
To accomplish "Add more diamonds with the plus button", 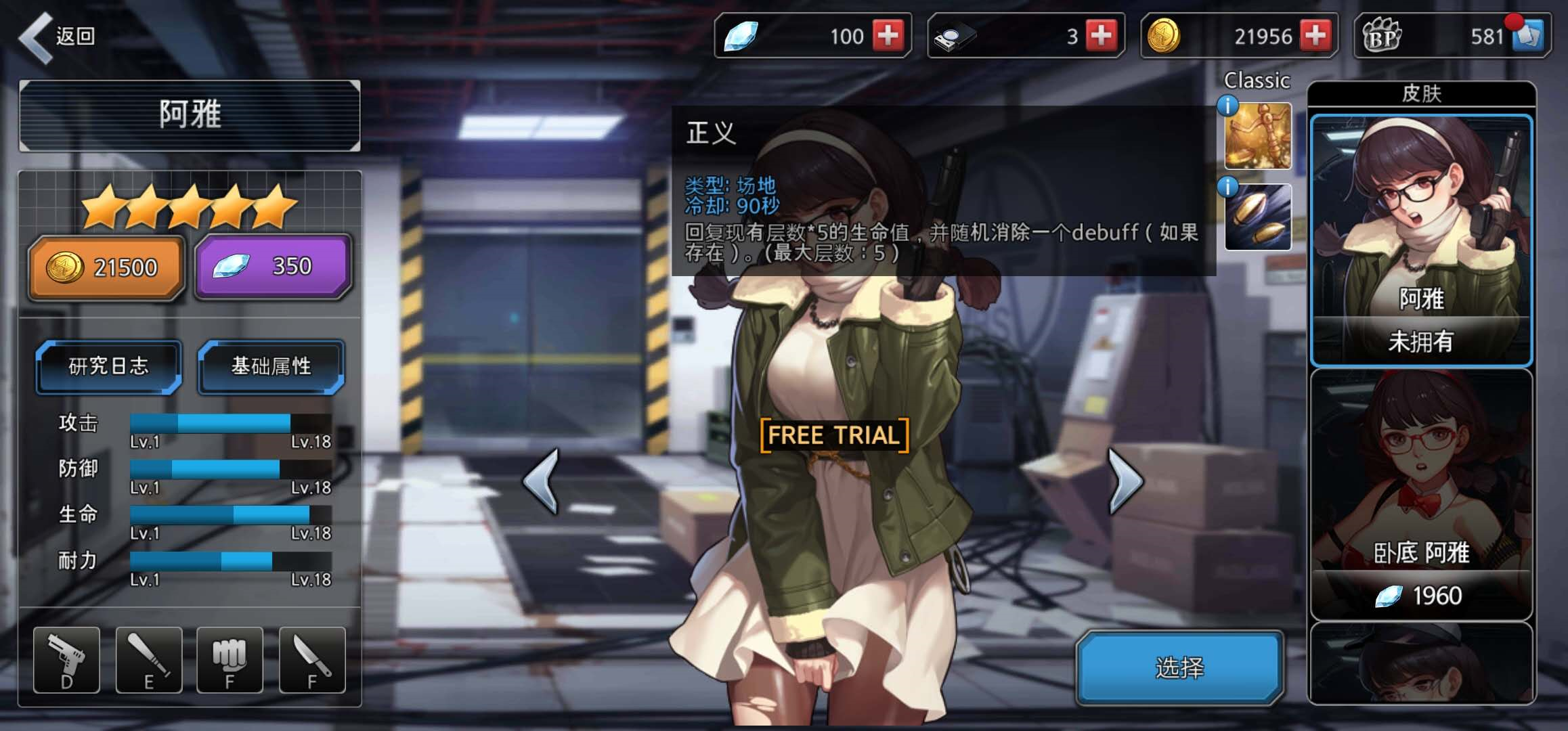I will click(x=888, y=35).
